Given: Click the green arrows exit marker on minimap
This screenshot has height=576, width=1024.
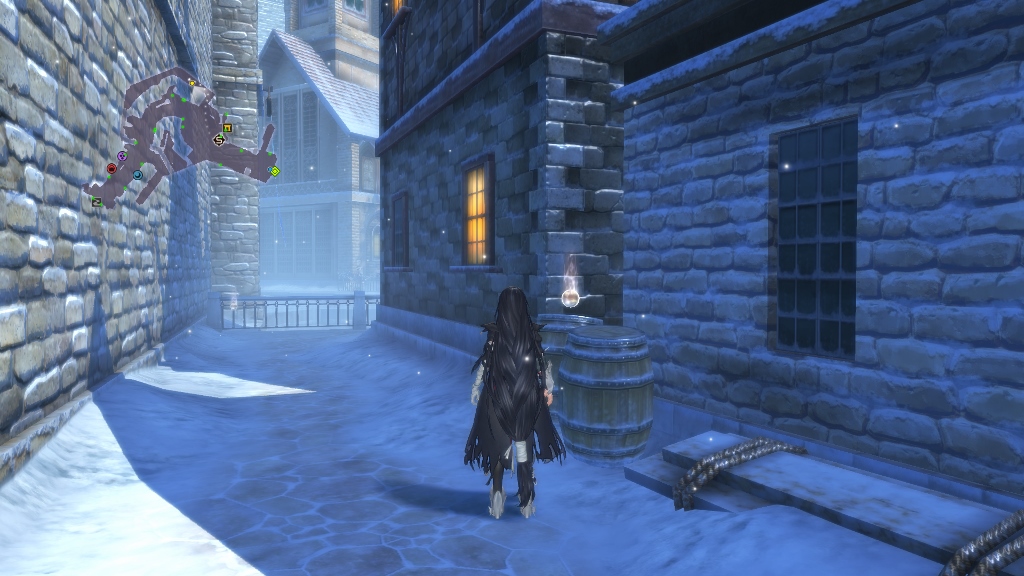Looking at the screenshot, I should (x=97, y=202).
